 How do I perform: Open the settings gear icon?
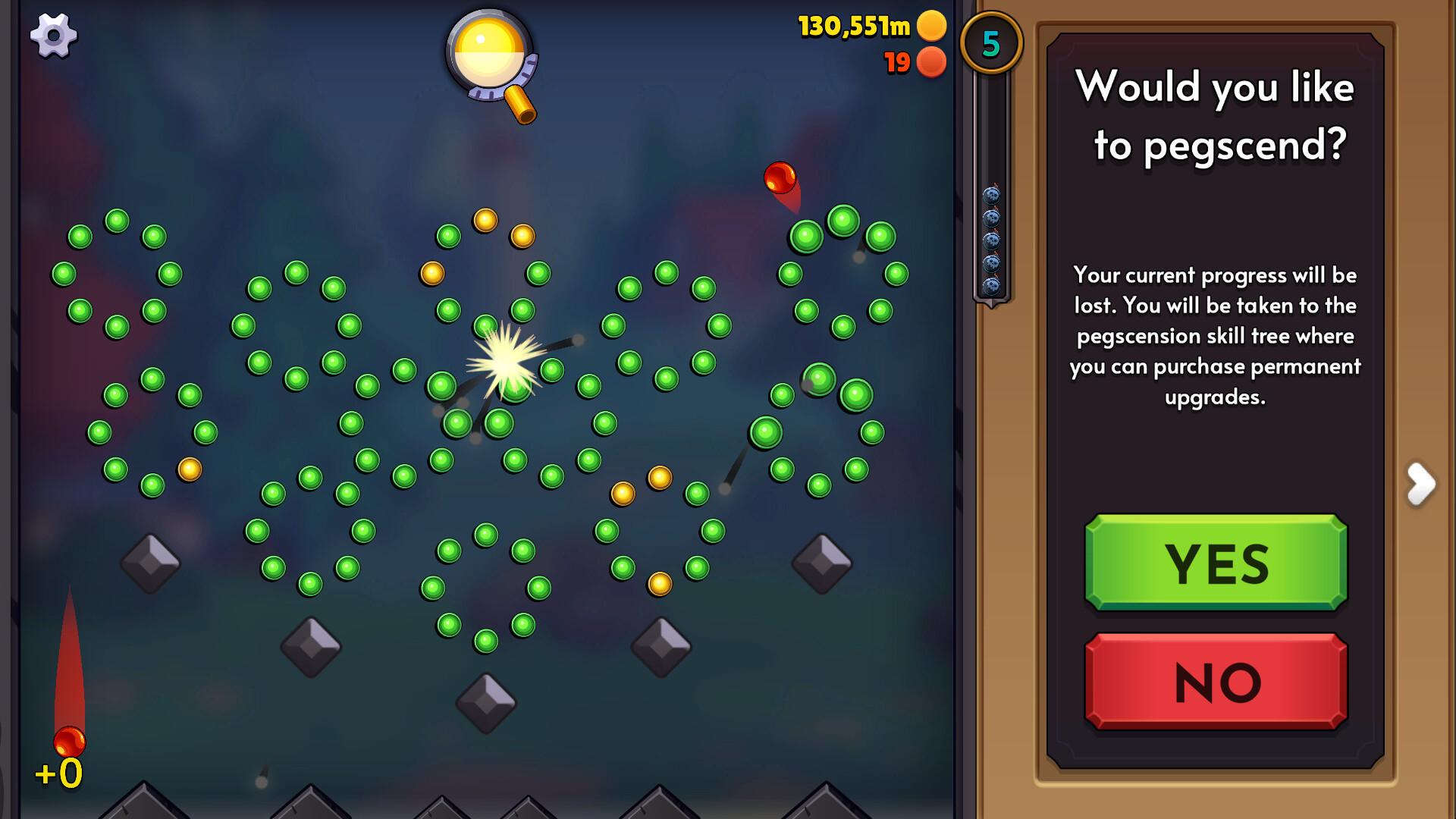click(53, 36)
